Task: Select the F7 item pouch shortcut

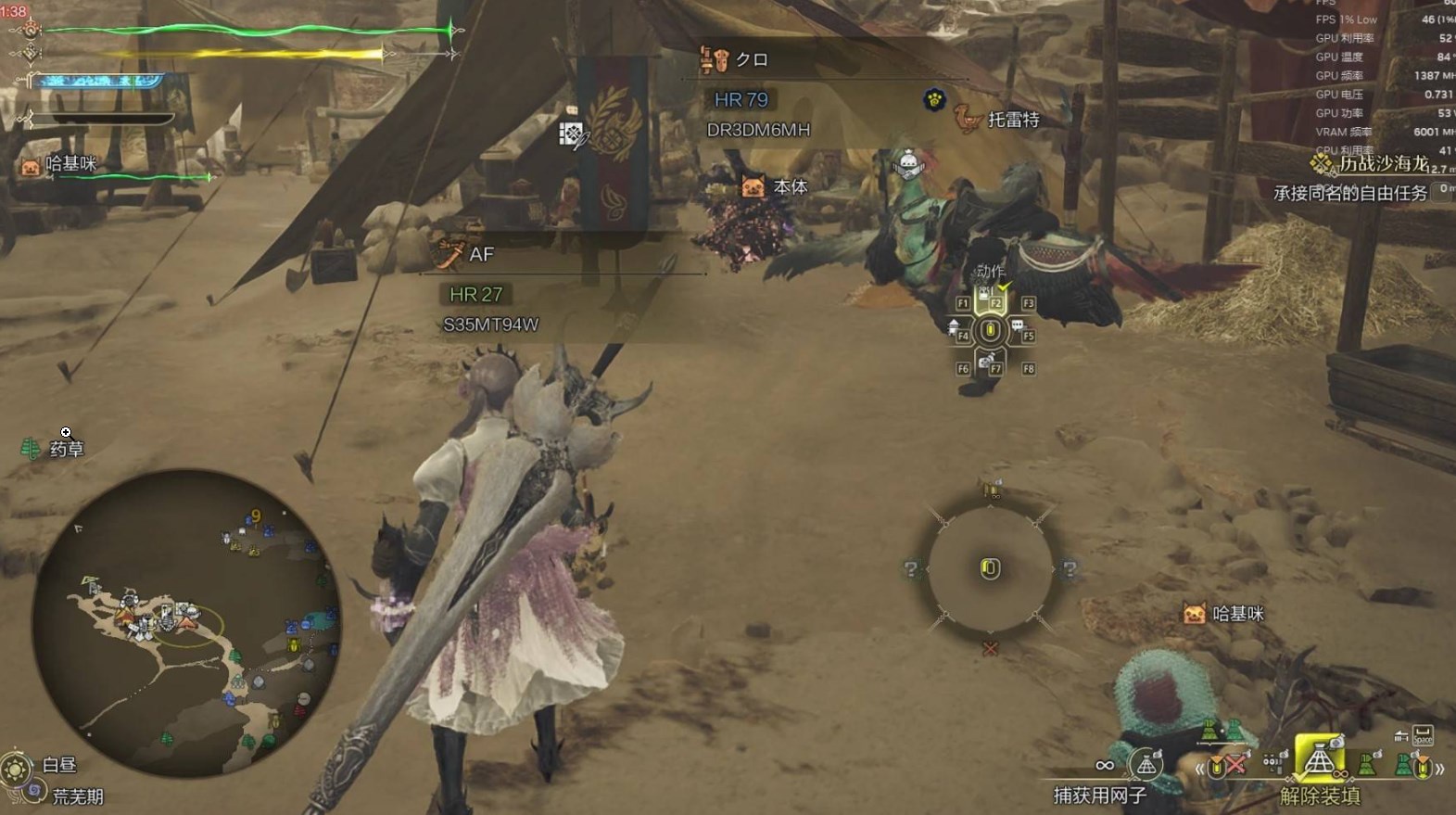Action: pyautogui.click(x=991, y=363)
